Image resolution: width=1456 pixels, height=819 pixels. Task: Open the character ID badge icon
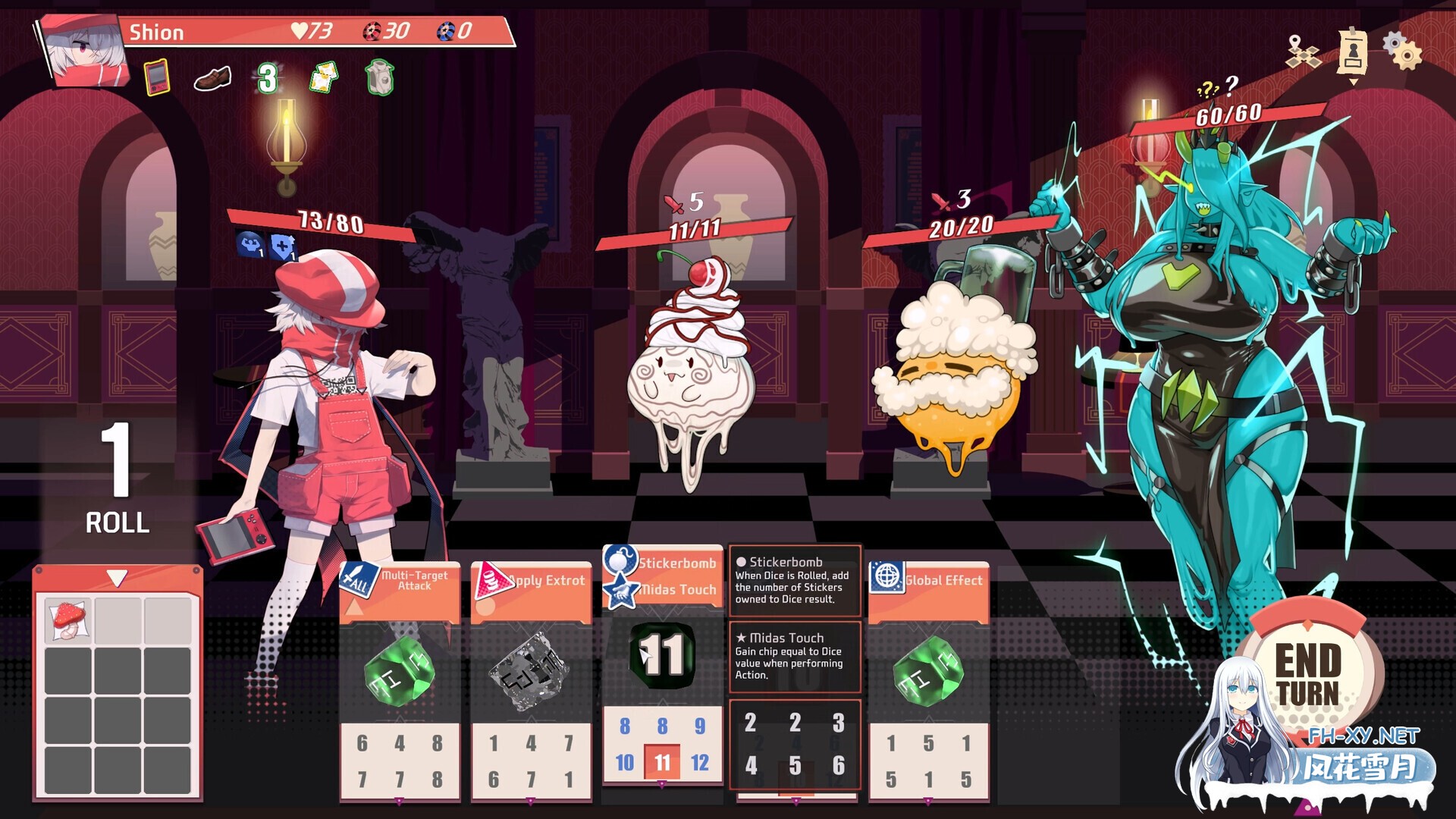[x=1353, y=52]
